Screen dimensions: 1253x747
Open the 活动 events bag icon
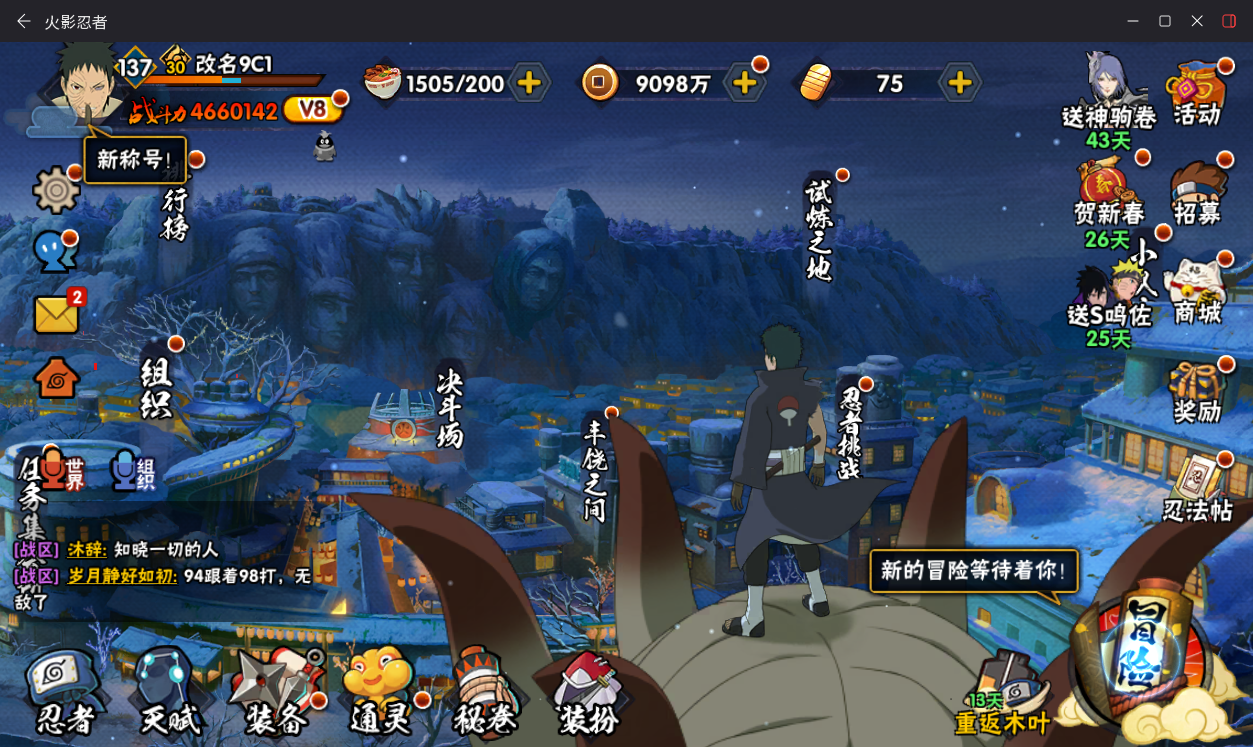(x=1197, y=94)
